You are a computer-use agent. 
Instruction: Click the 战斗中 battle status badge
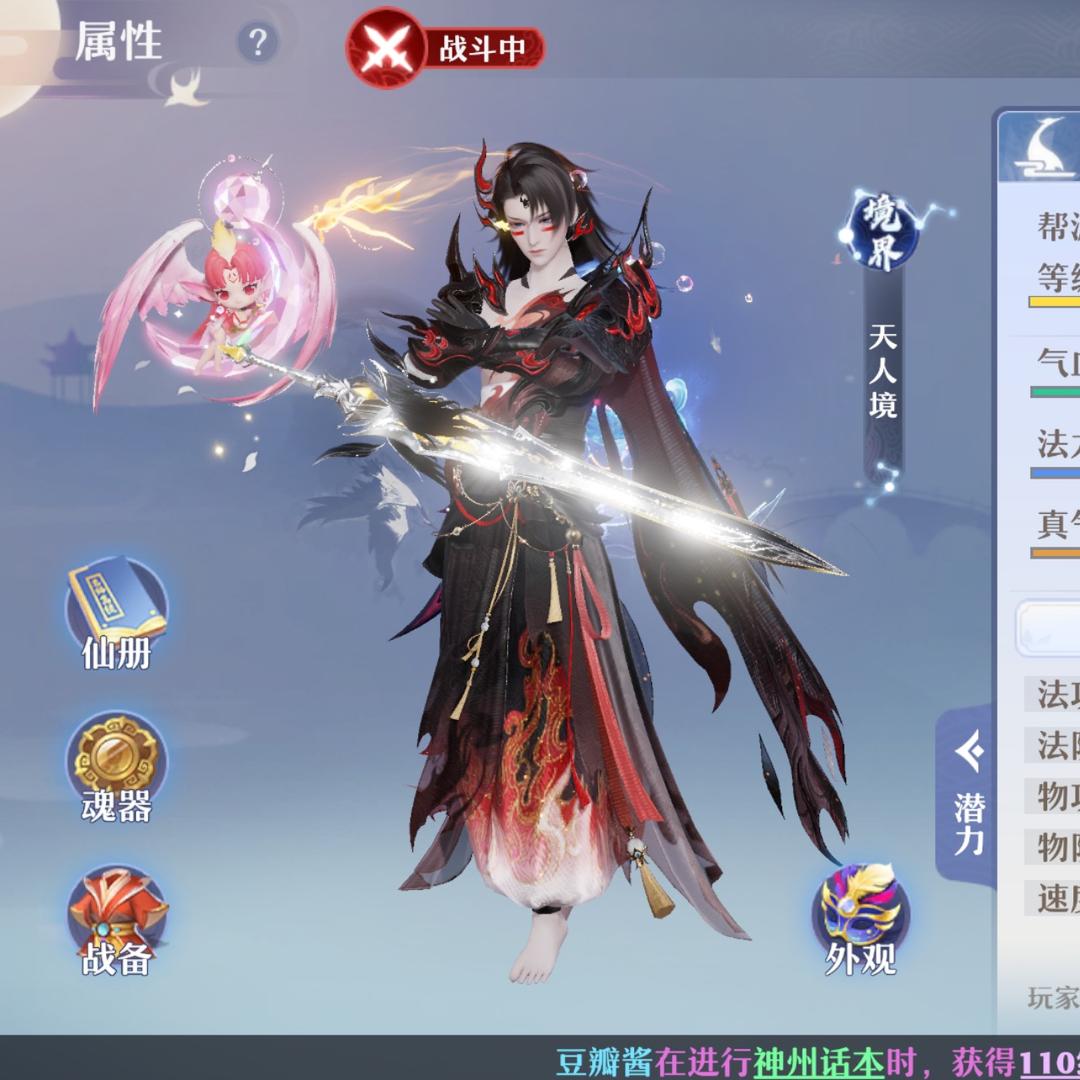(446, 47)
